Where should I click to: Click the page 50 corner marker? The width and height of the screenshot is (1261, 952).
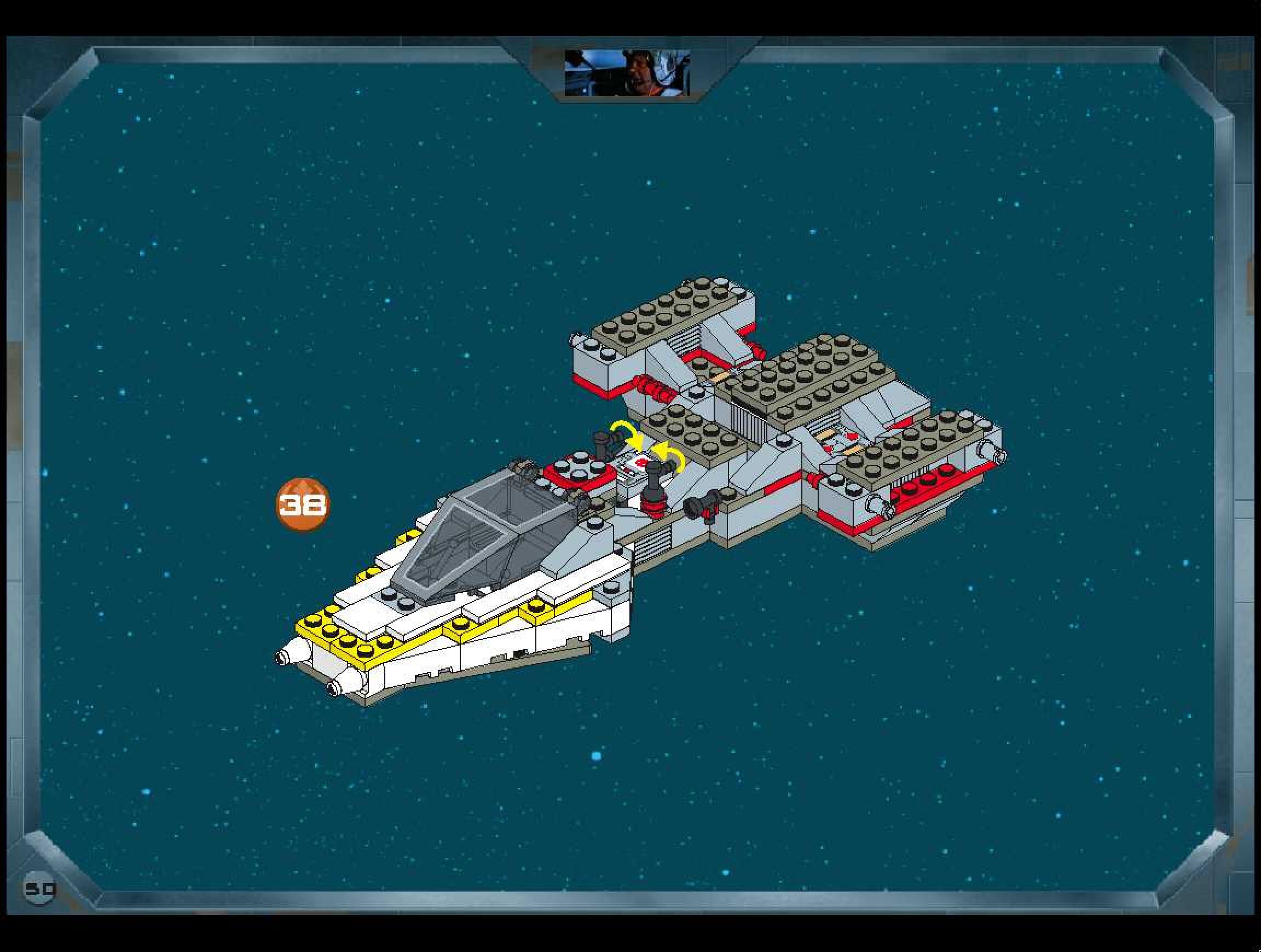(x=40, y=889)
